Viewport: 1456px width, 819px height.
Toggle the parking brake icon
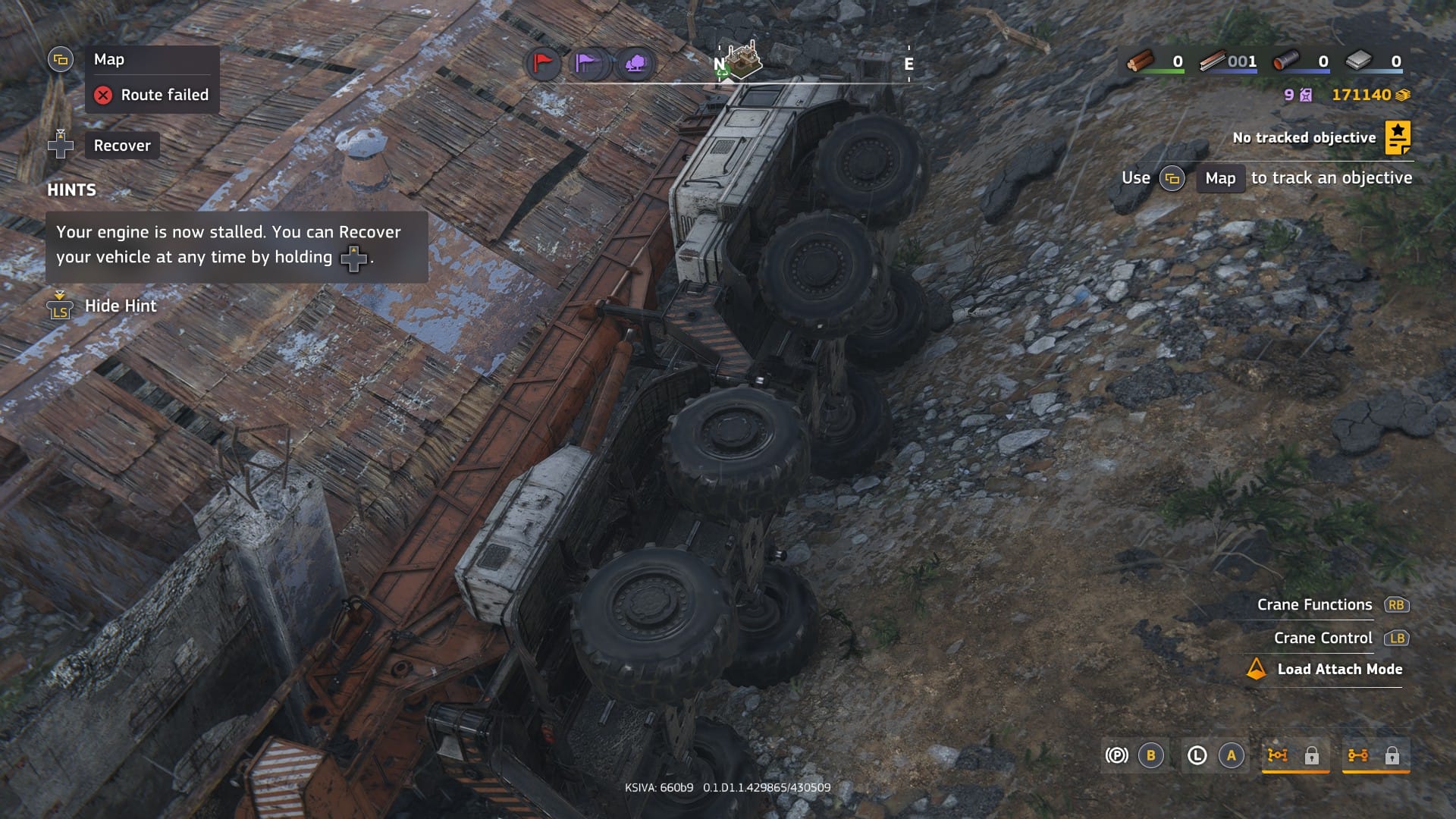pyautogui.click(x=1116, y=755)
